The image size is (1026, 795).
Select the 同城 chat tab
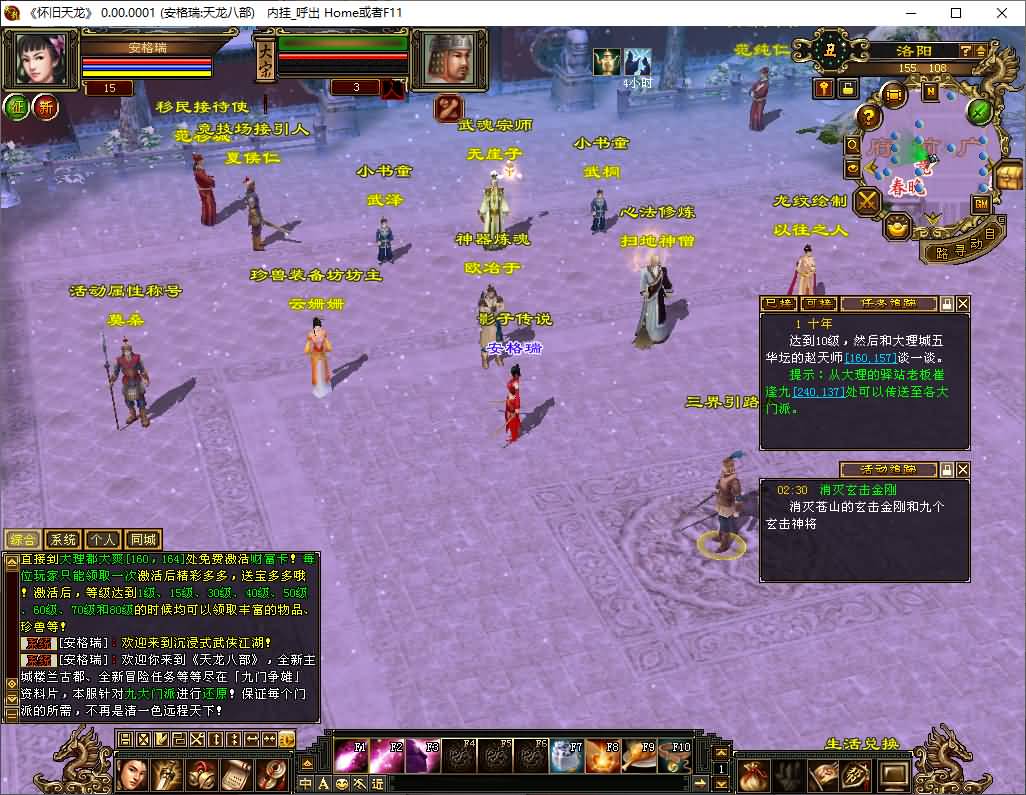tap(143, 539)
